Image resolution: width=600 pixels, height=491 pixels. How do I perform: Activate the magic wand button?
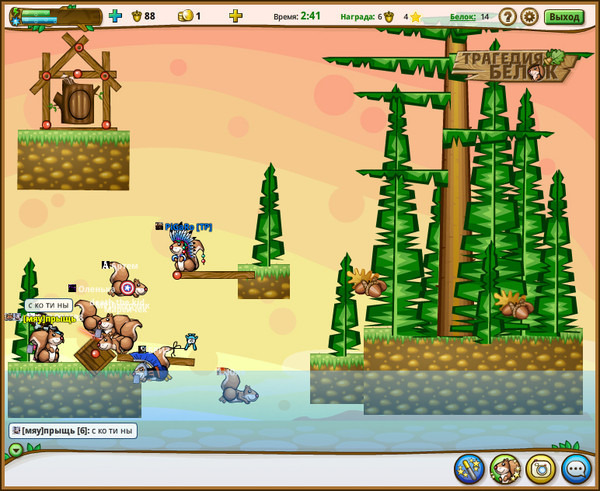point(469,467)
